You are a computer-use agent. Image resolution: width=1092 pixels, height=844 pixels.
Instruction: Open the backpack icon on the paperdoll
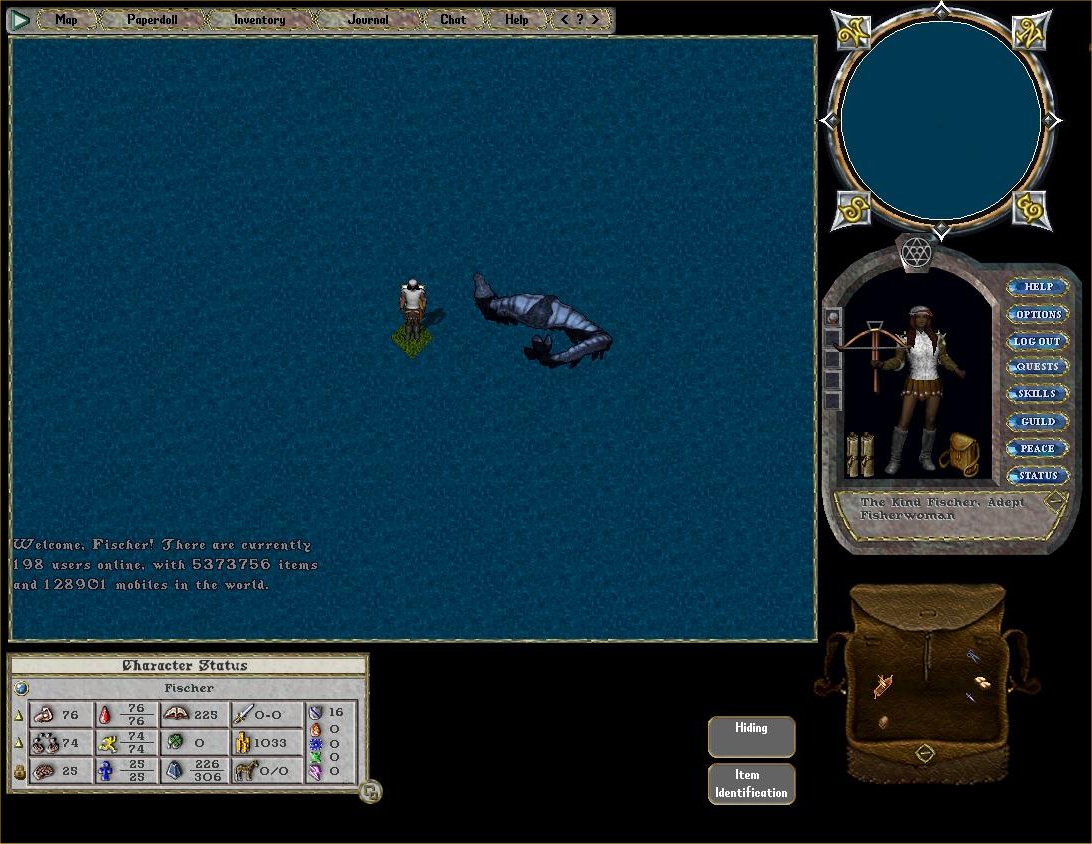tap(960, 455)
